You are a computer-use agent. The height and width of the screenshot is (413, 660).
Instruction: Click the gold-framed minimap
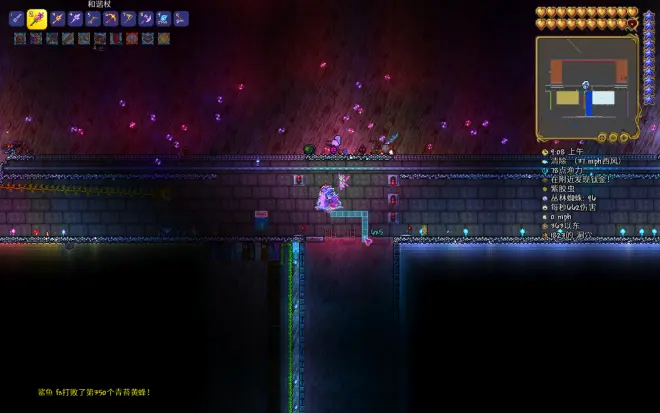click(586, 88)
